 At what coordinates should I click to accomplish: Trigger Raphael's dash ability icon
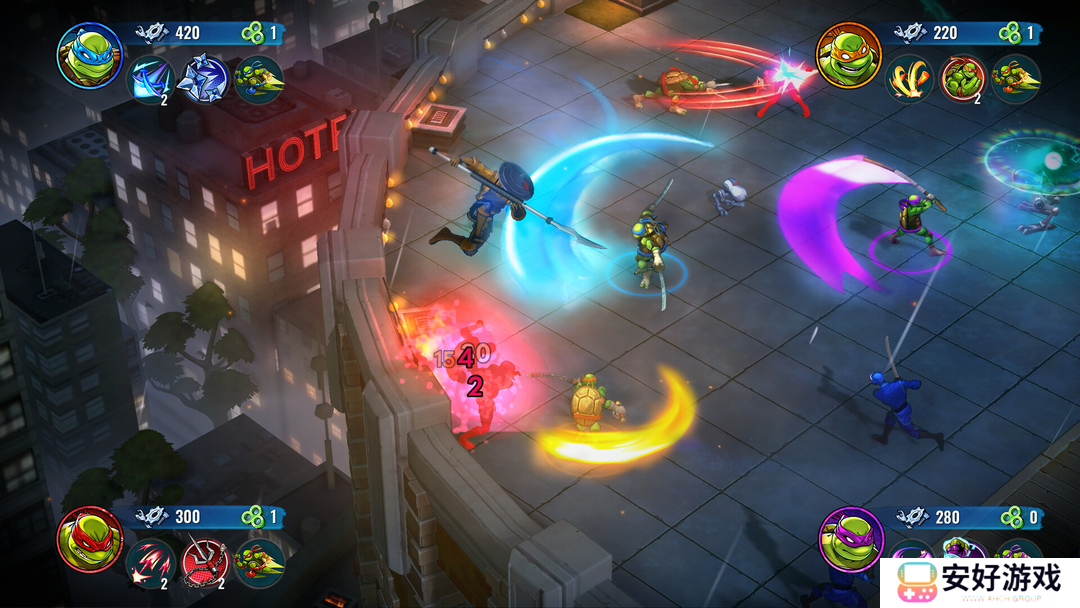[259, 564]
